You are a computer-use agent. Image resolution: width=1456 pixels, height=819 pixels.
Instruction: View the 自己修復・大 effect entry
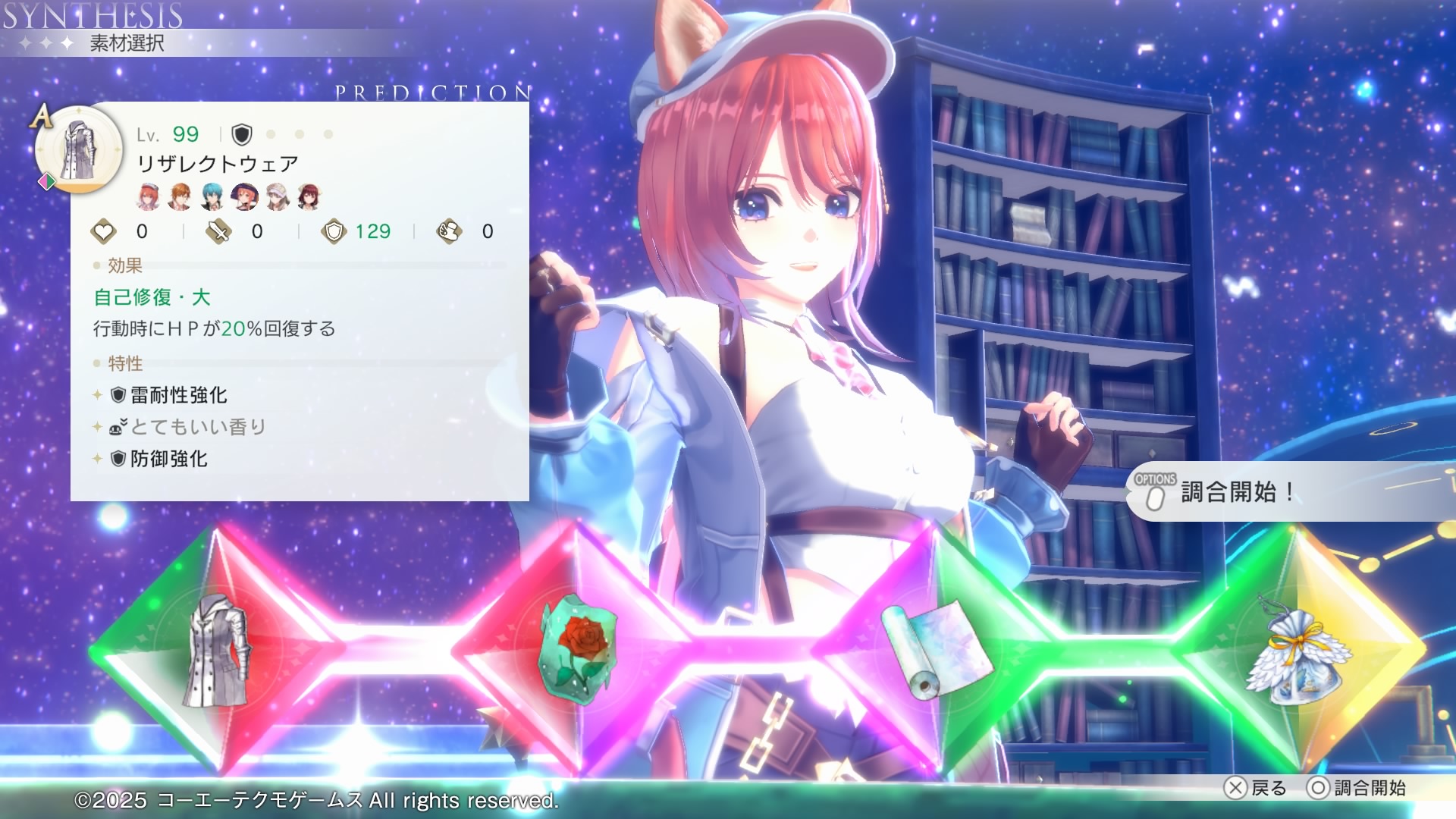tap(152, 297)
